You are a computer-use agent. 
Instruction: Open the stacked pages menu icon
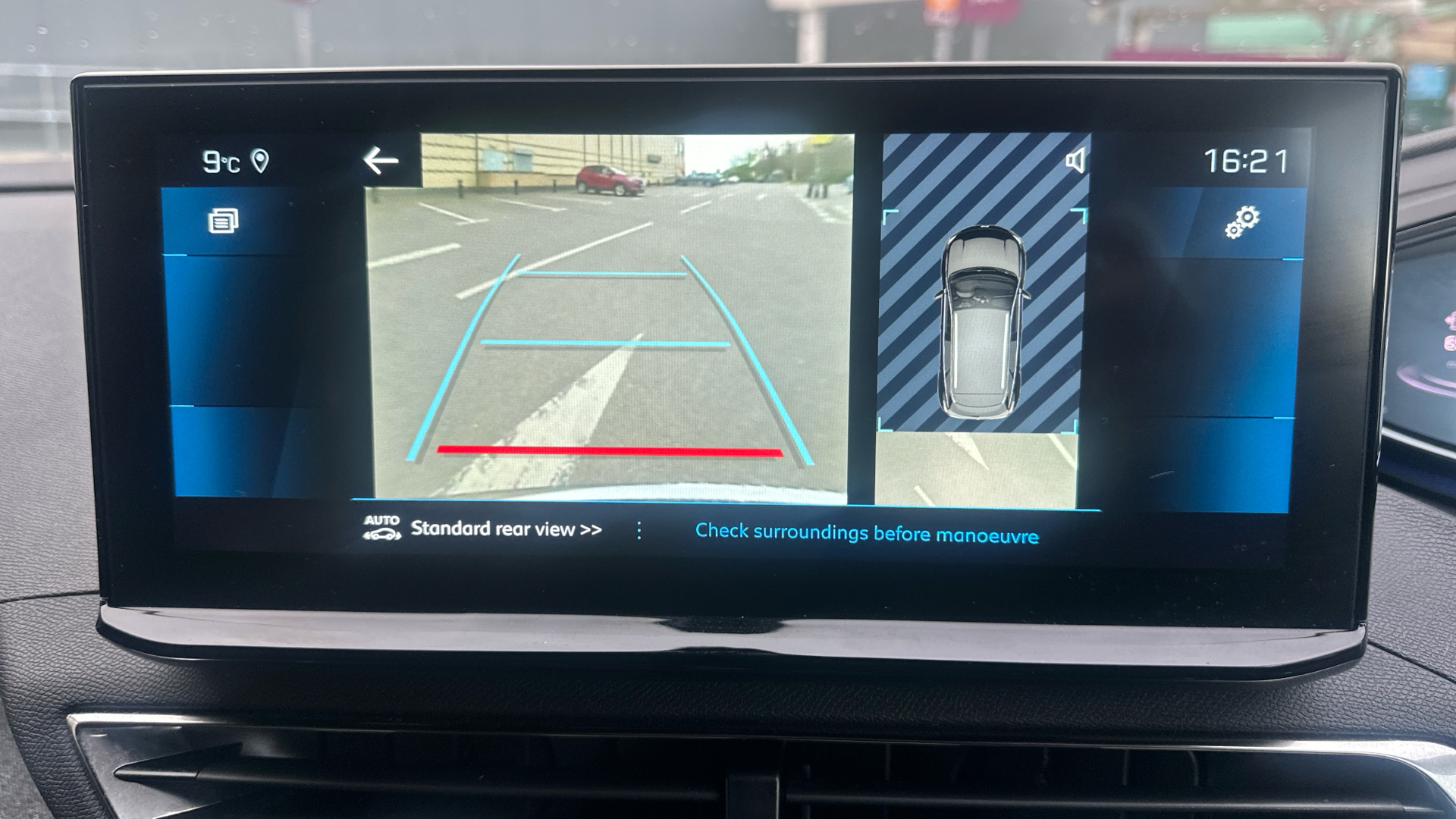coord(223,221)
